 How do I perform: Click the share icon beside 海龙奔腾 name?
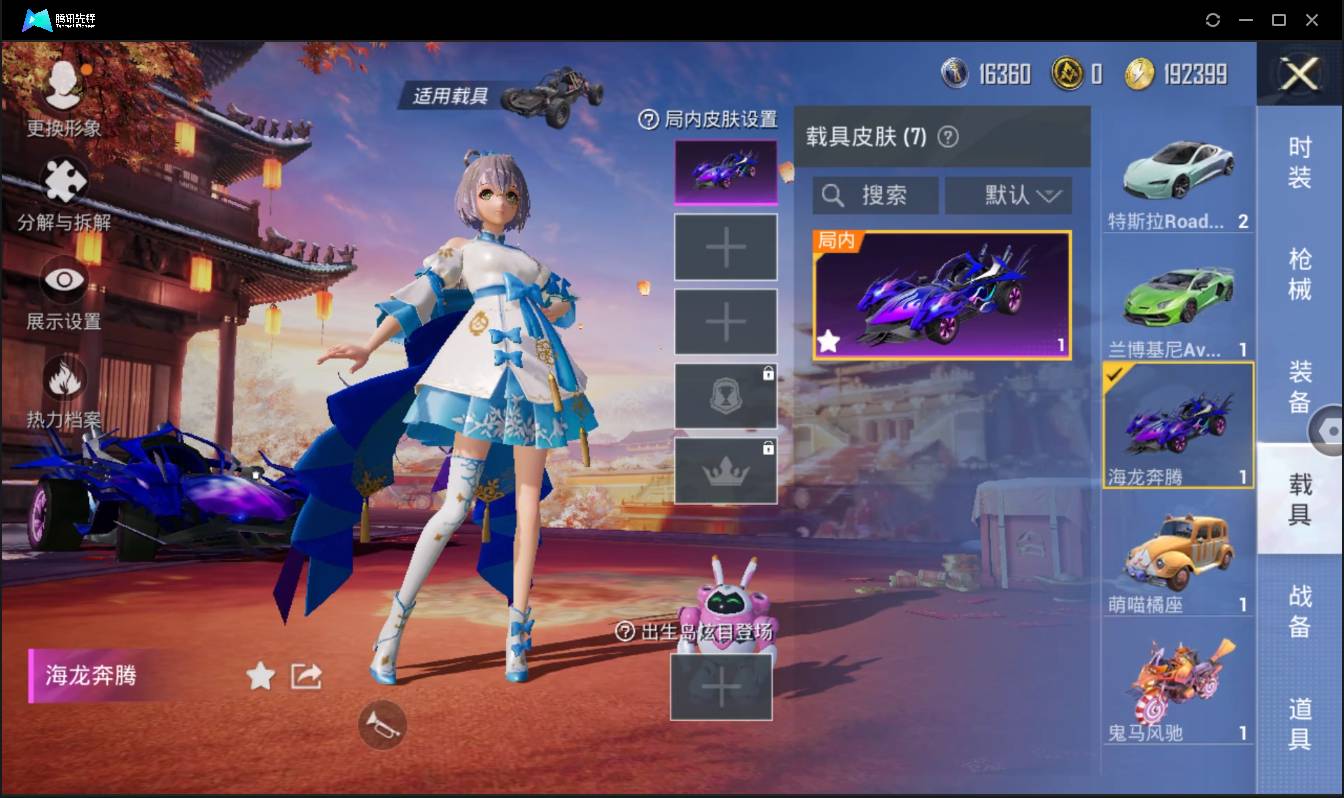click(x=303, y=676)
